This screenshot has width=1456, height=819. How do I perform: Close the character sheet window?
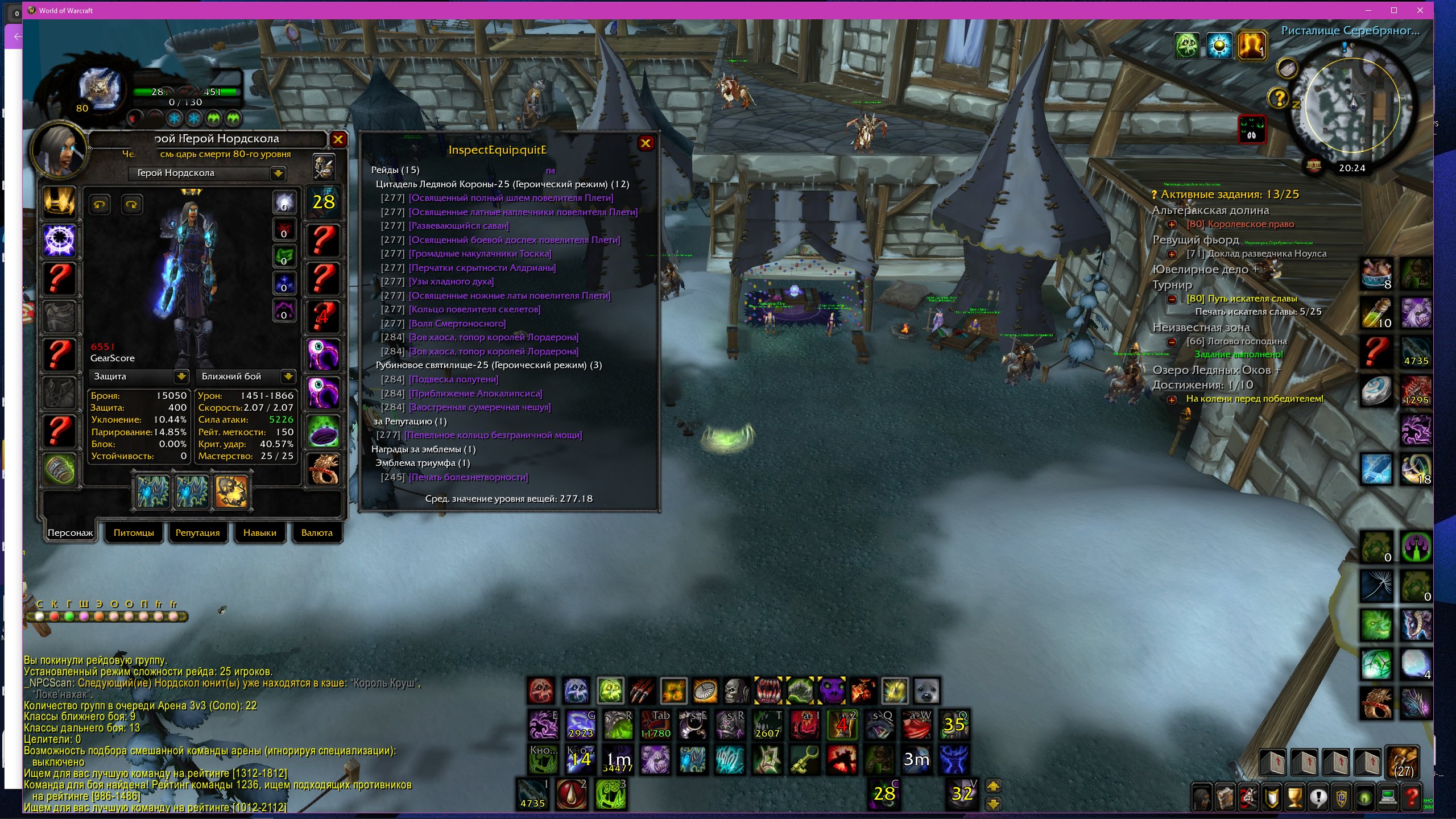click(338, 139)
